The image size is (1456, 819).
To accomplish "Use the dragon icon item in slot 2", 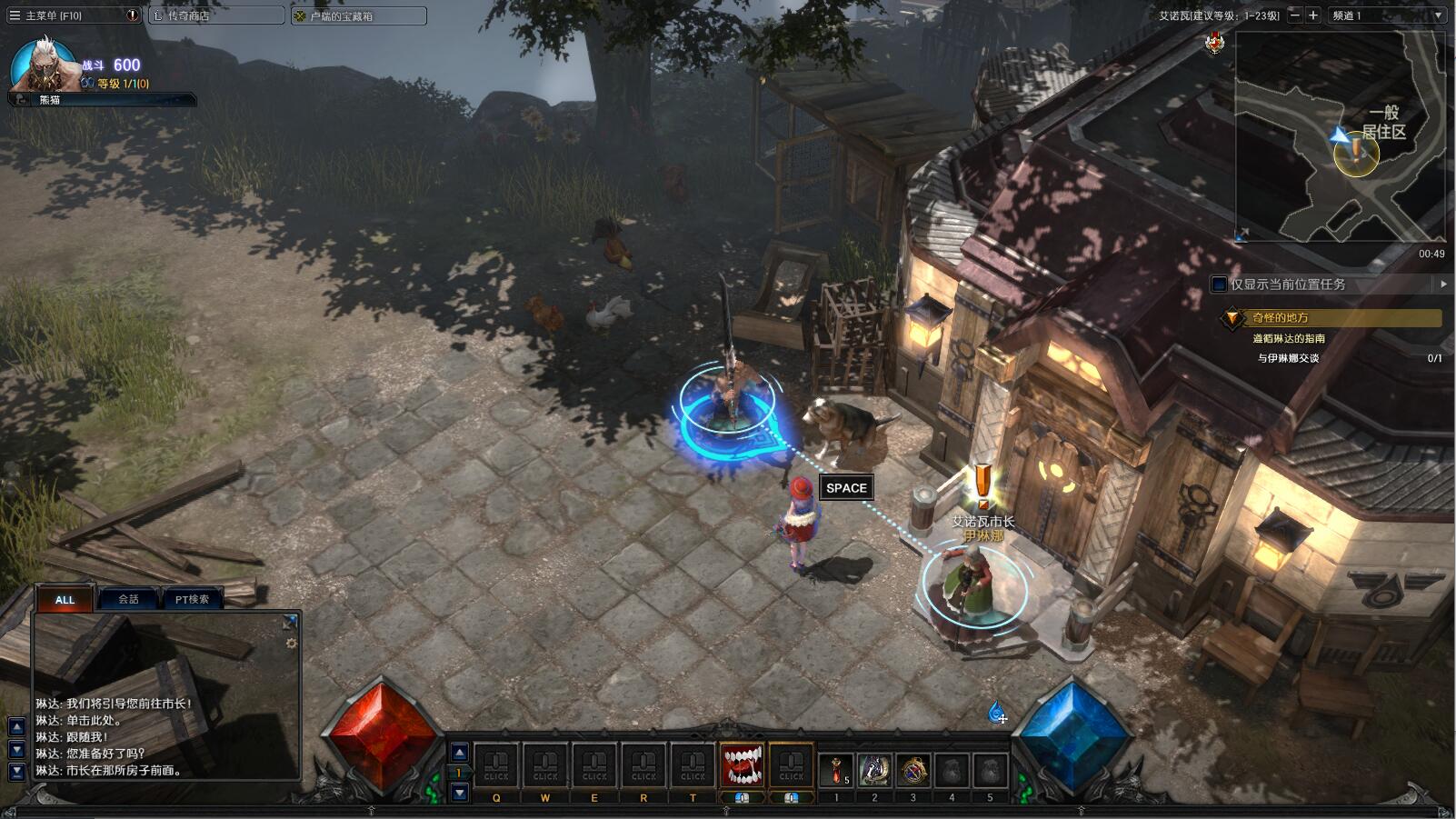I will tap(874, 769).
